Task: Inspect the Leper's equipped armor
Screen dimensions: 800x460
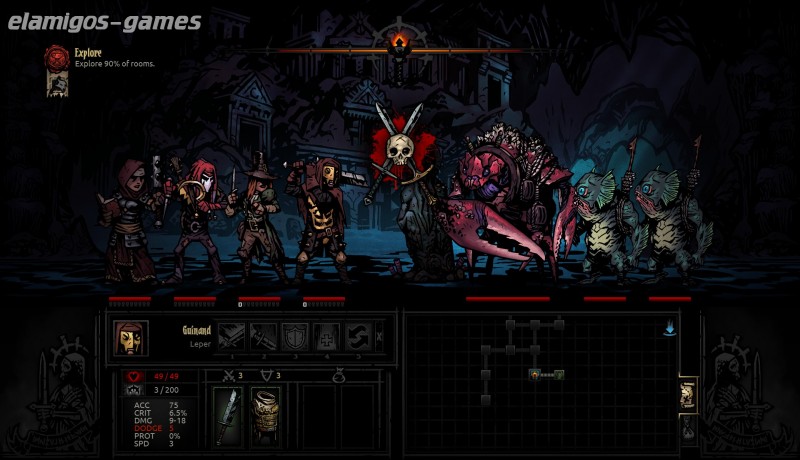Action: (x=265, y=415)
